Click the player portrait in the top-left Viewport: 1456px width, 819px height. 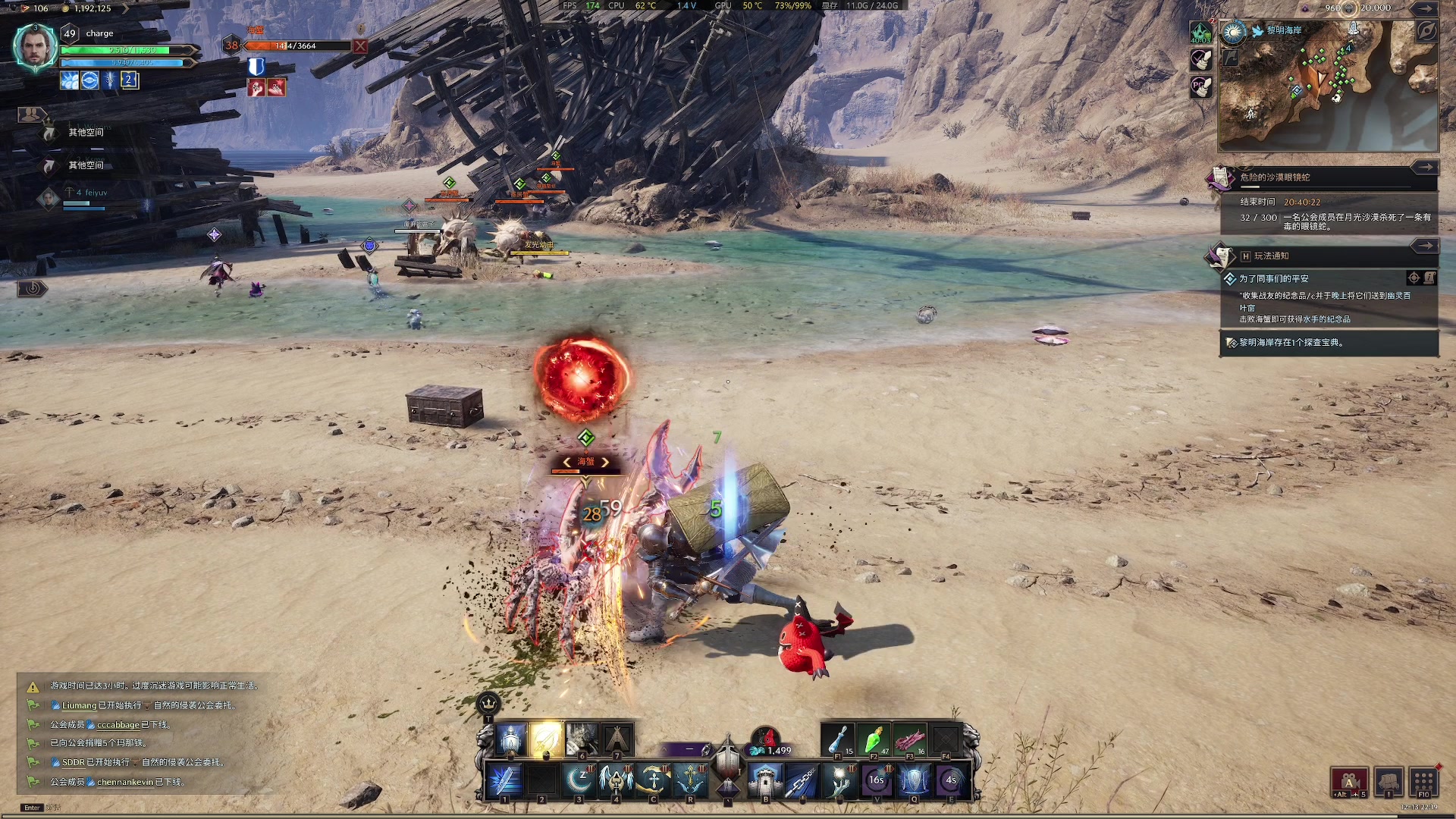click(35, 46)
